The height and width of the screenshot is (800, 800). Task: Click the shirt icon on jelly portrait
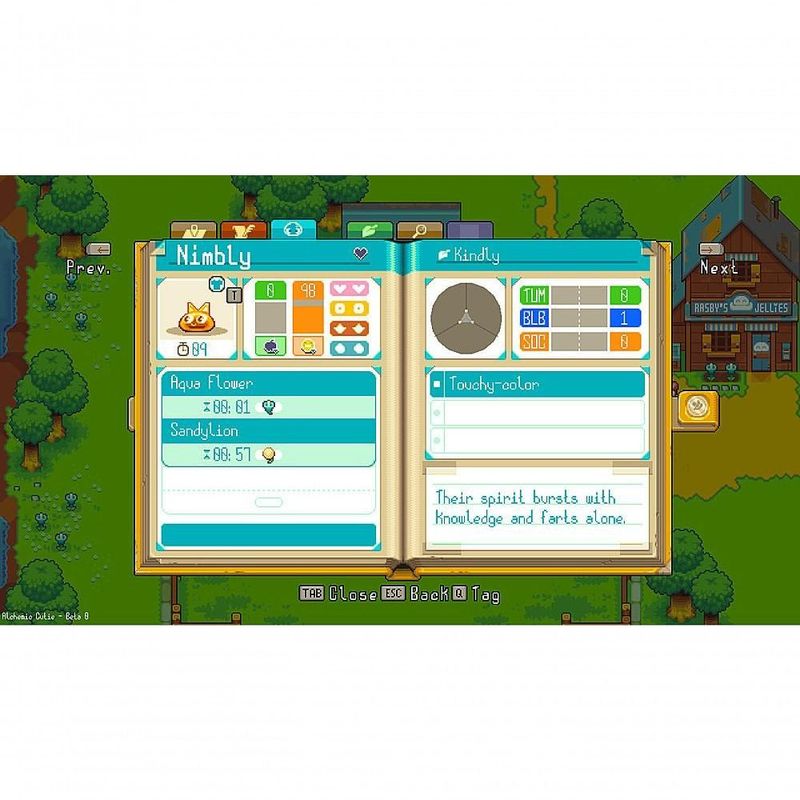pos(217,284)
